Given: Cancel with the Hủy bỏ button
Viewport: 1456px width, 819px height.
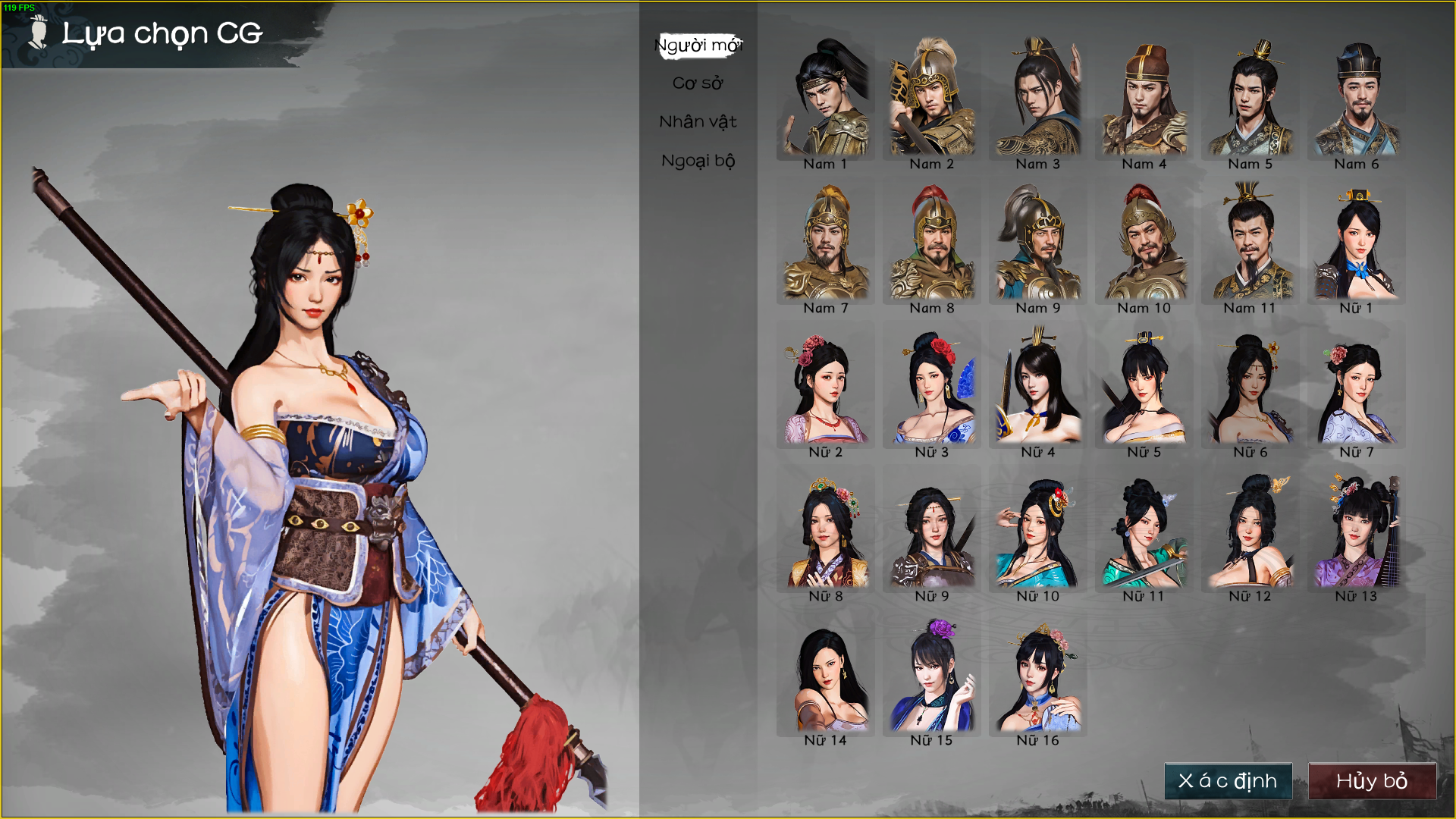Looking at the screenshot, I should point(1372,781).
